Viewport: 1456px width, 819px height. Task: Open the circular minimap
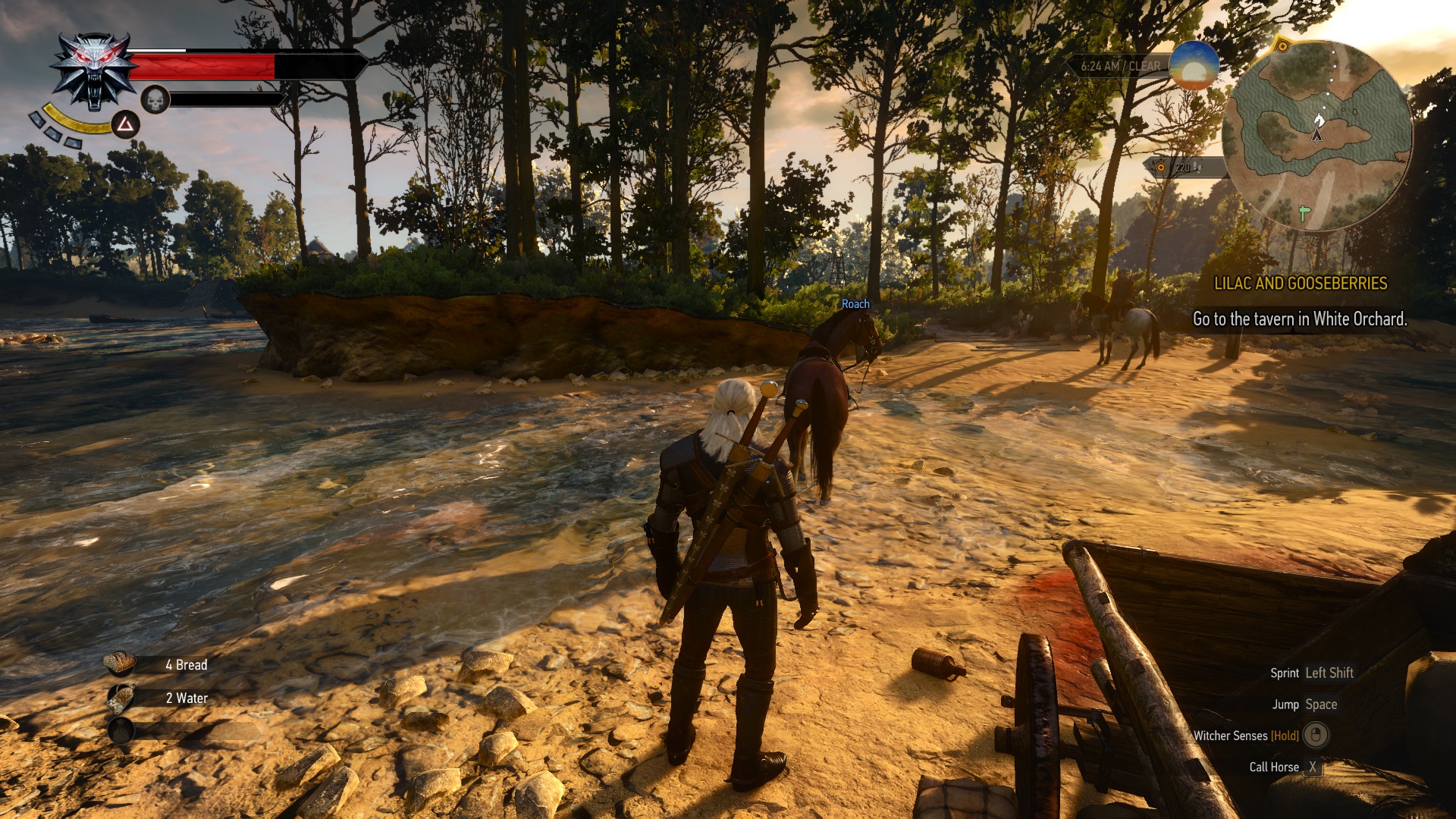tap(1317, 135)
